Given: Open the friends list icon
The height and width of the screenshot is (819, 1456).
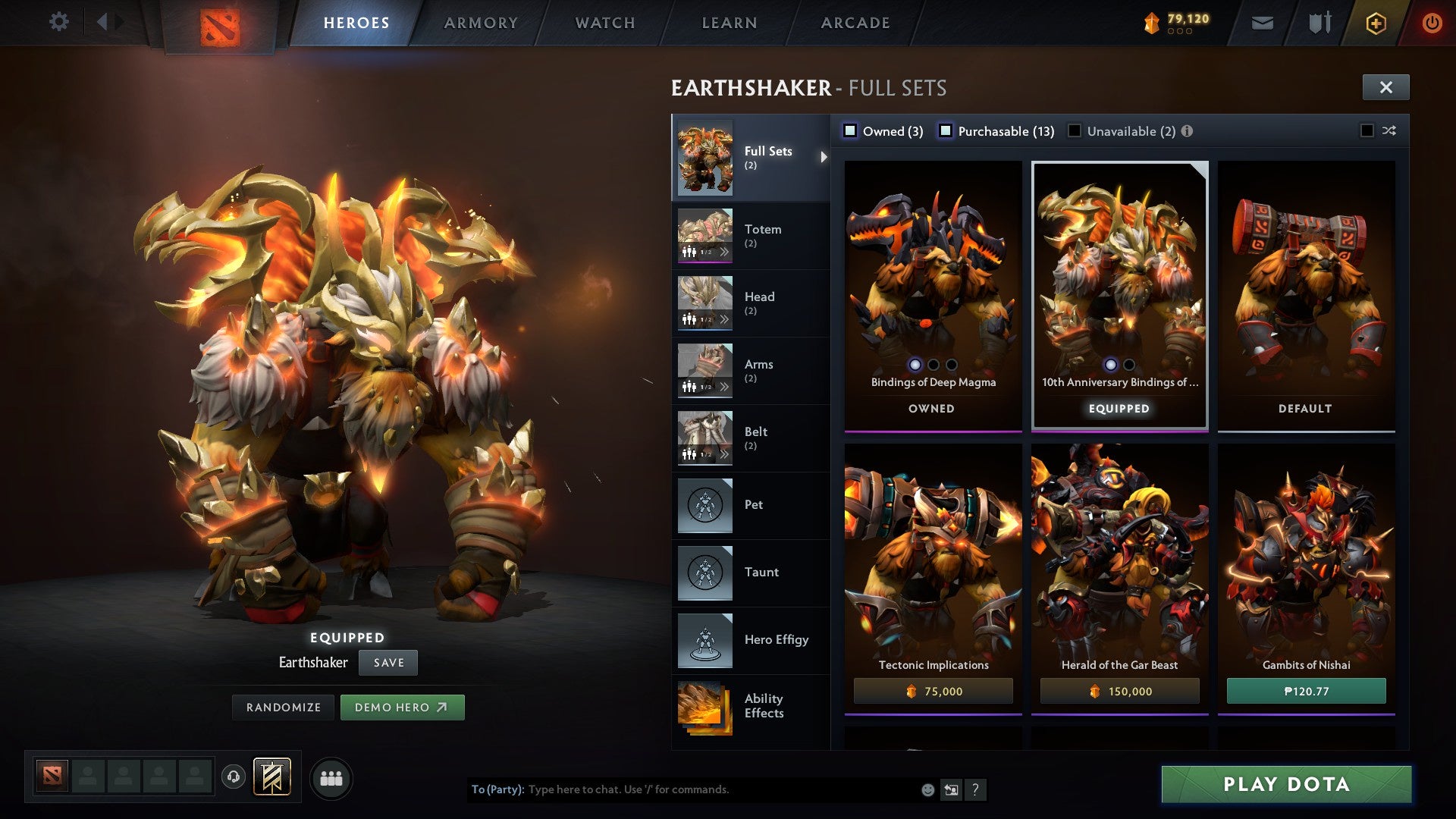Looking at the screenshot, I should click(331, 777).
